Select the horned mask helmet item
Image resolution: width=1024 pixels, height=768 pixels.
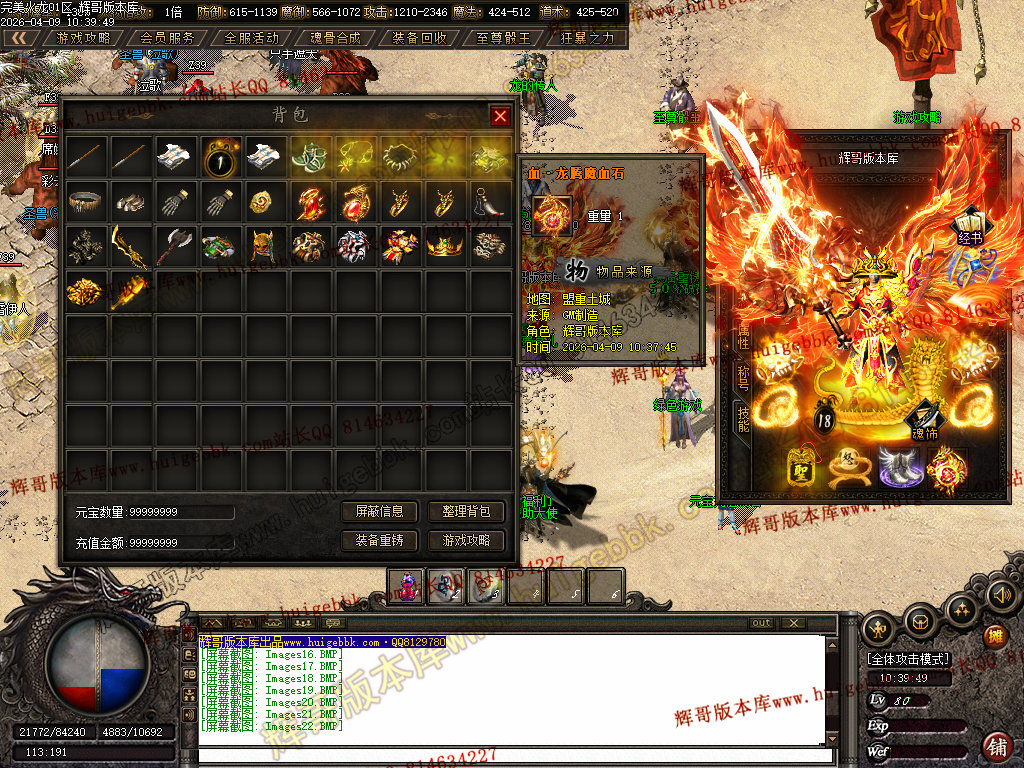click(x=265, y=246)
